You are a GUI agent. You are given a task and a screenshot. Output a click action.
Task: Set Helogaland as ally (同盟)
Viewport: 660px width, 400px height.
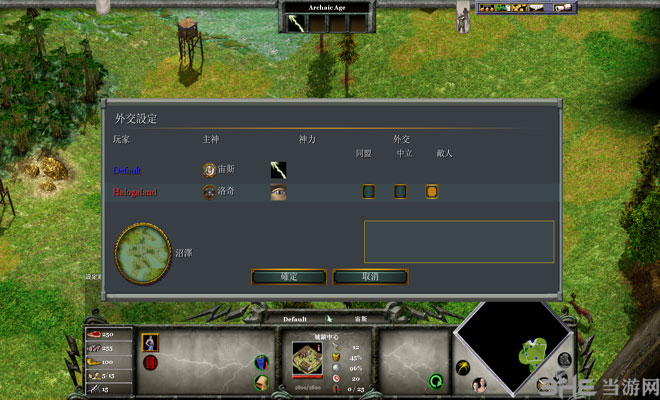coord(368,191)
